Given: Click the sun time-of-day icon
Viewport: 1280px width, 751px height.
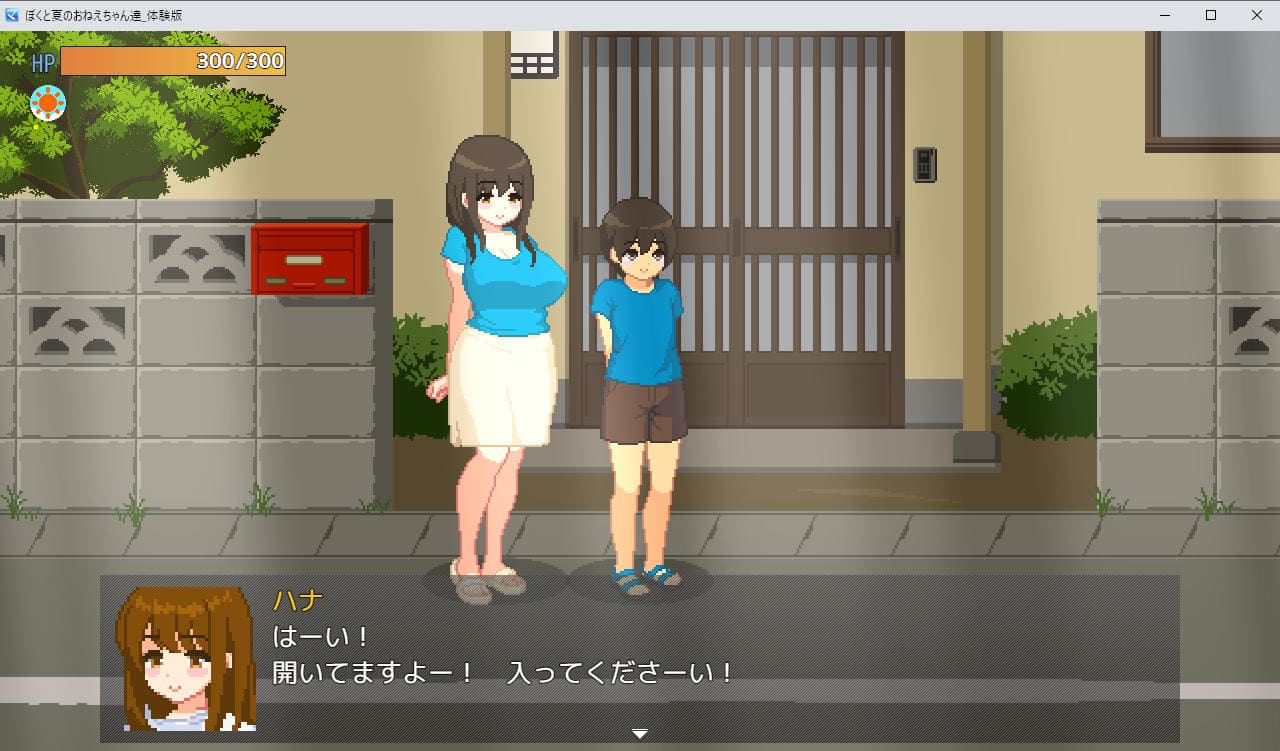Looking at the screenshot, I should coord(47,102).
